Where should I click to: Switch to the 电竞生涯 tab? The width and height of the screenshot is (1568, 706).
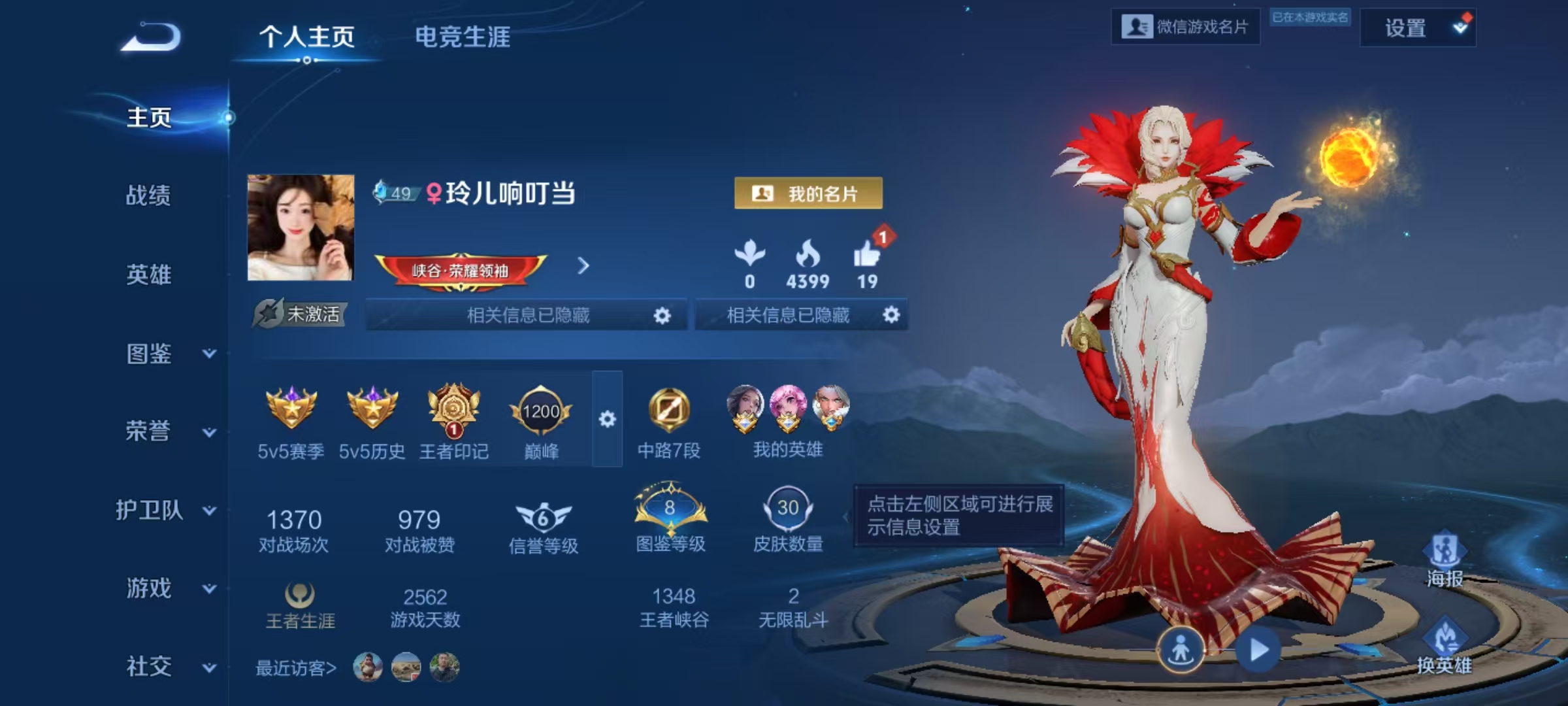(463, 37)
